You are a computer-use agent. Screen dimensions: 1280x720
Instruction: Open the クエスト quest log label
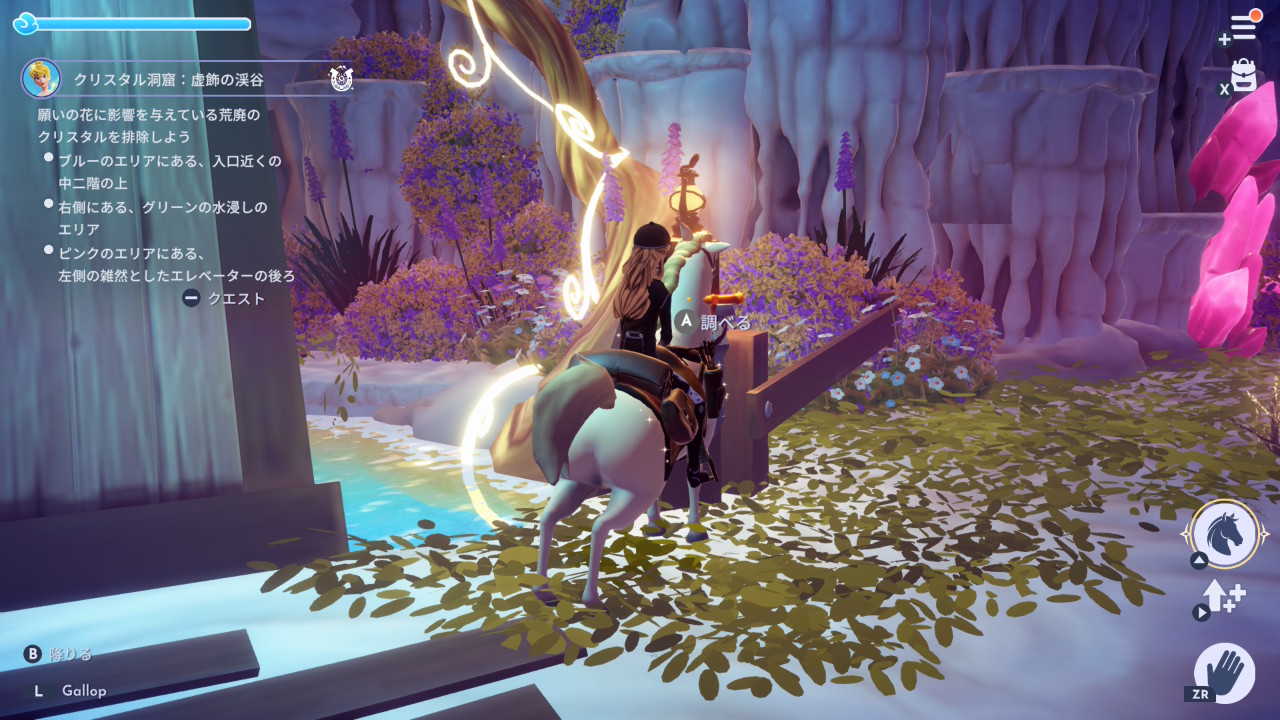pyautogui.click(x=236, y=298)
